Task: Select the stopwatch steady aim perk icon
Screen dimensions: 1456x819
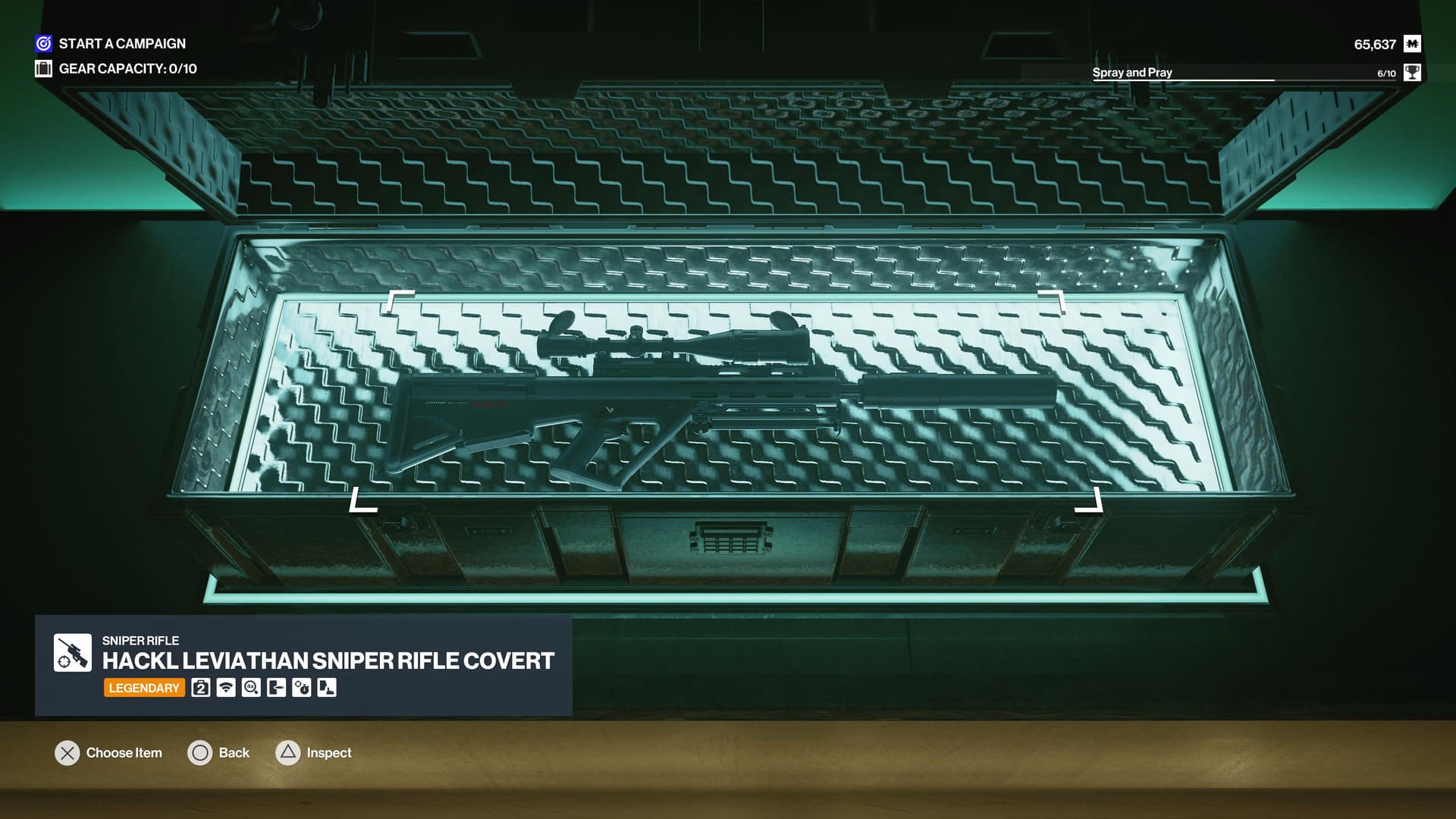Action: (x=302, y=688)
